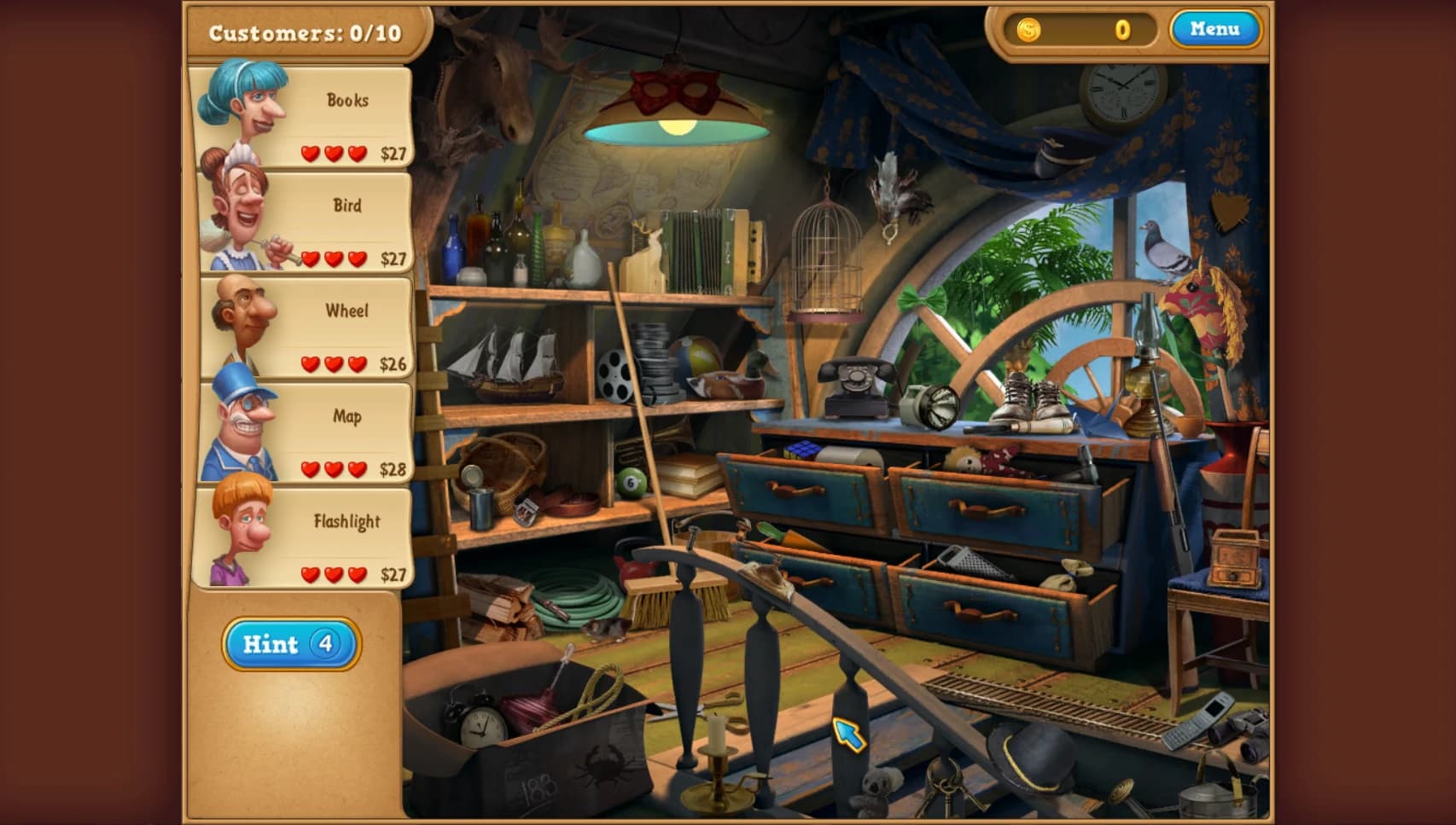
Task: Use a Hint to reveal an object
Action: (x=290, y=644)
